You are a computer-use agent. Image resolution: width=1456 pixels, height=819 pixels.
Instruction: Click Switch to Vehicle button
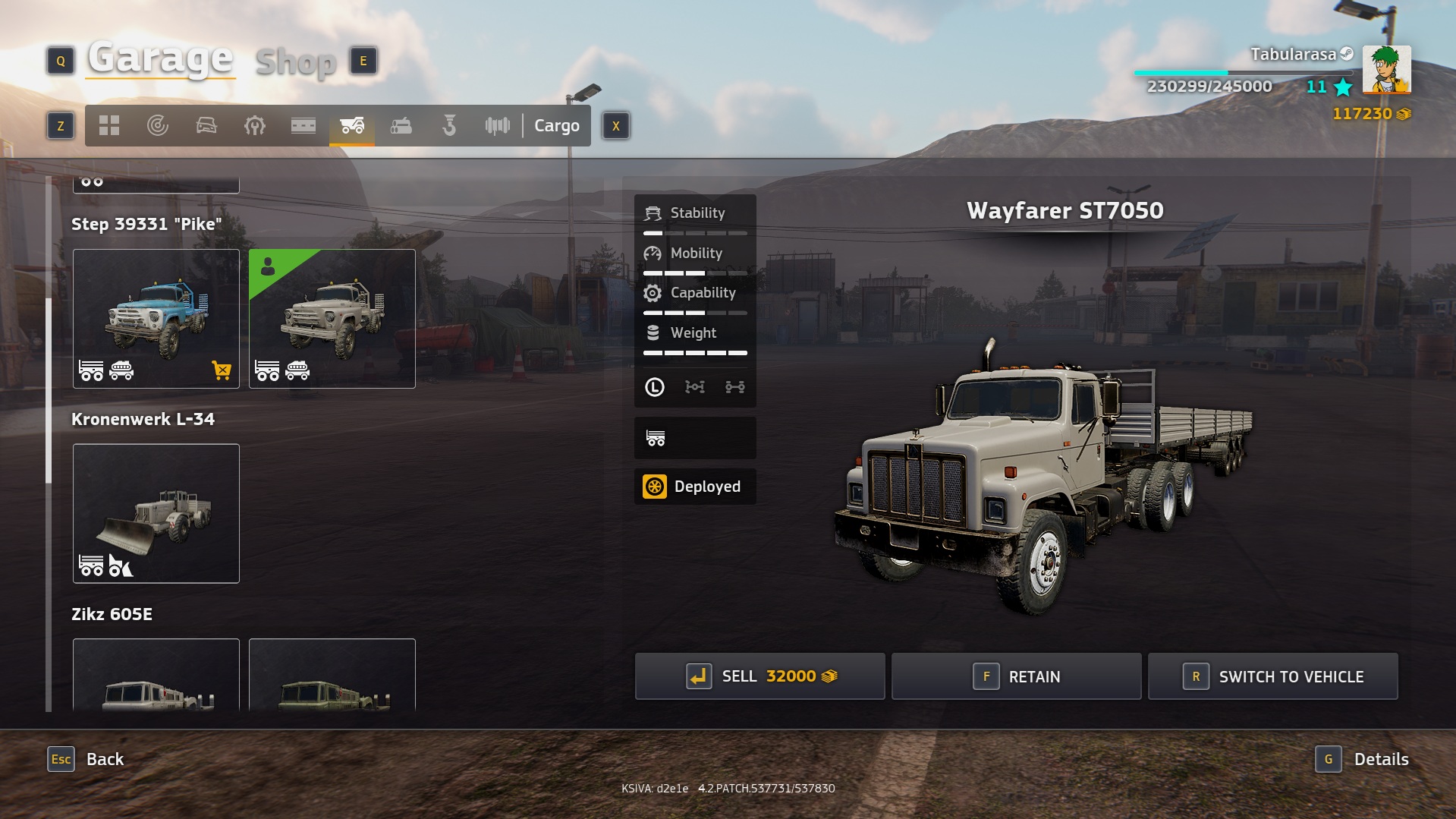point(1272,676)
